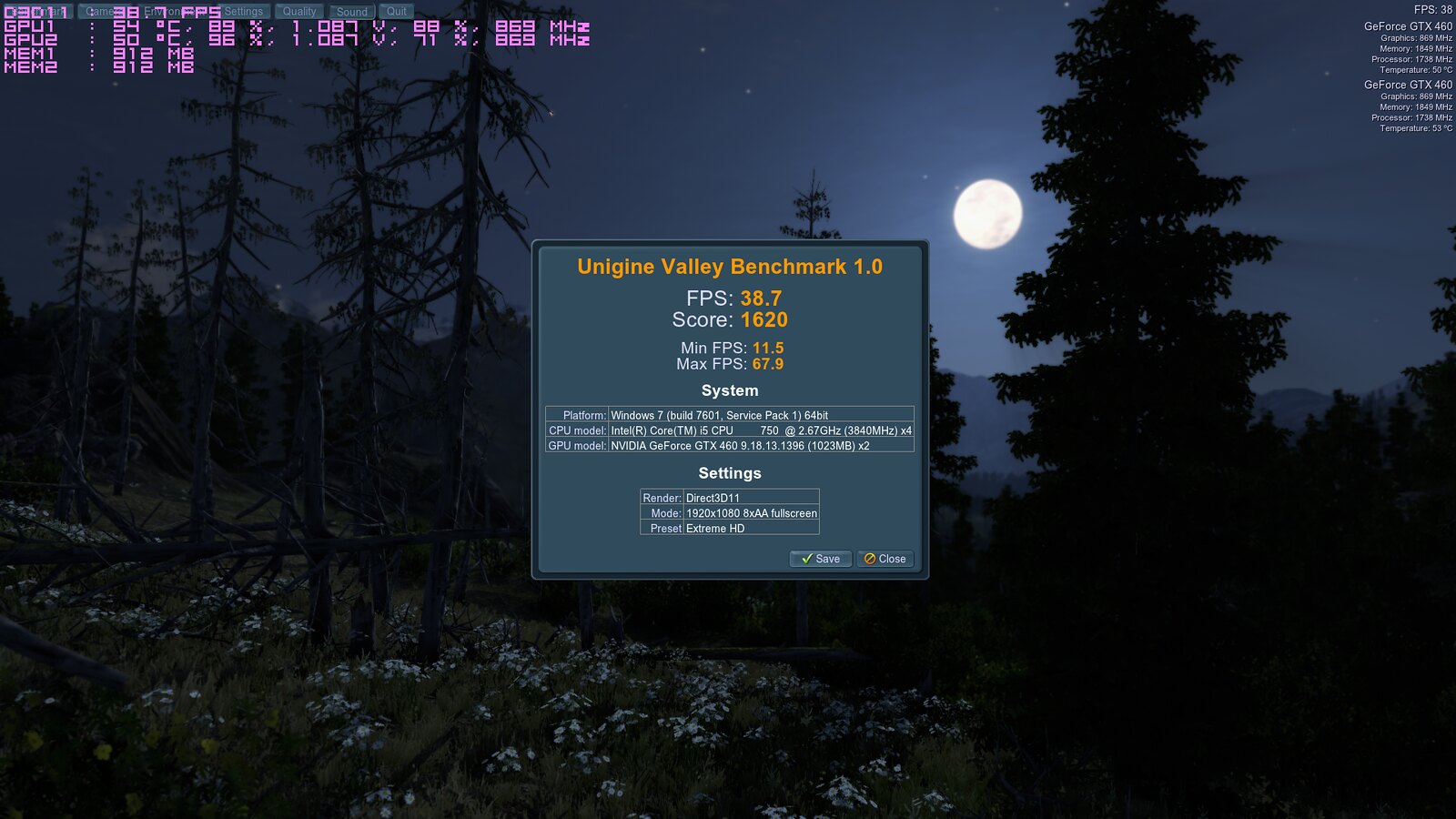
Task: Quit the Valley benchmark
Action: [x=397, y=12]
